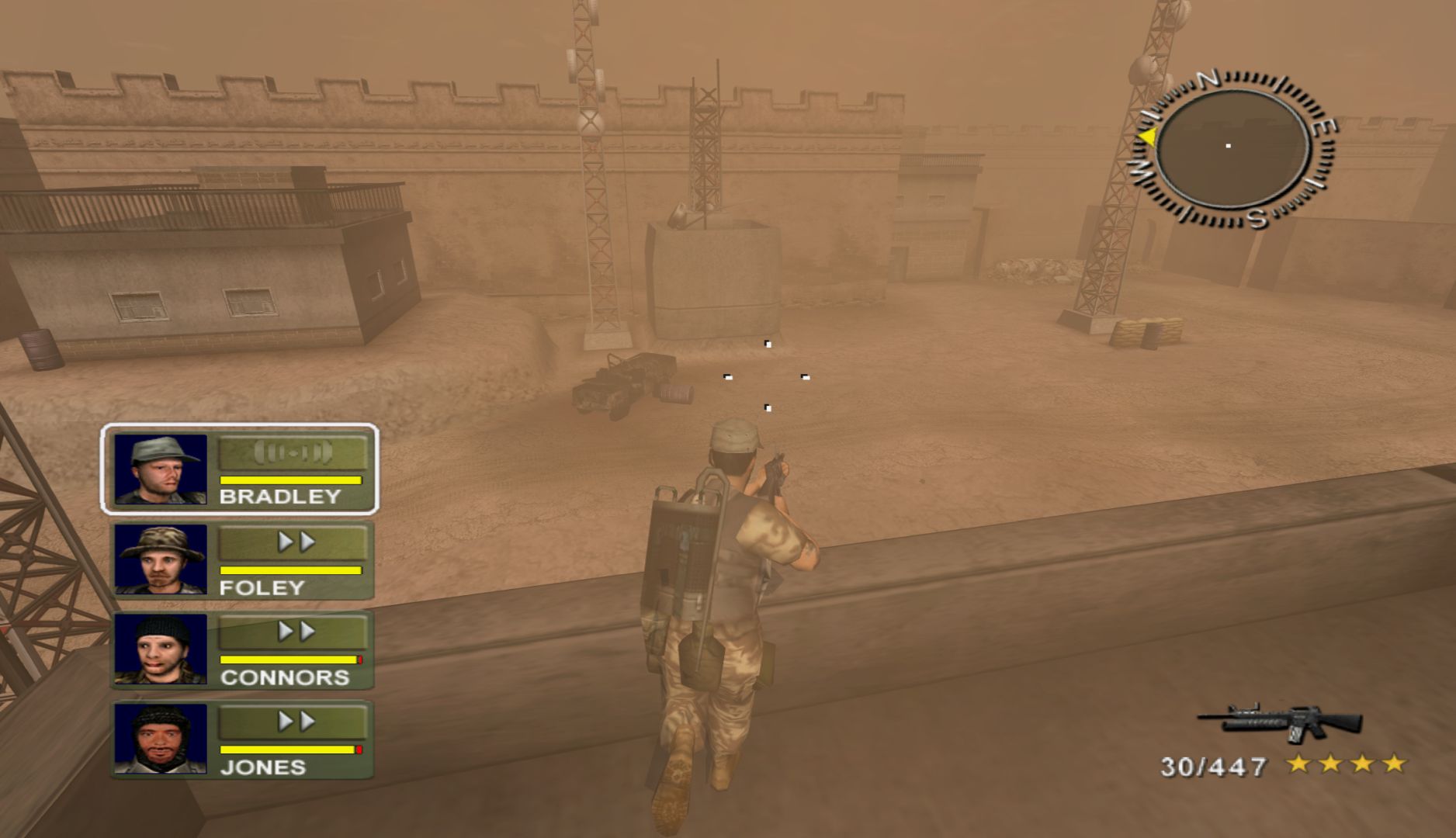Select Bradley's squad member portrait
1456x838 pixels.
pos(161,469)
